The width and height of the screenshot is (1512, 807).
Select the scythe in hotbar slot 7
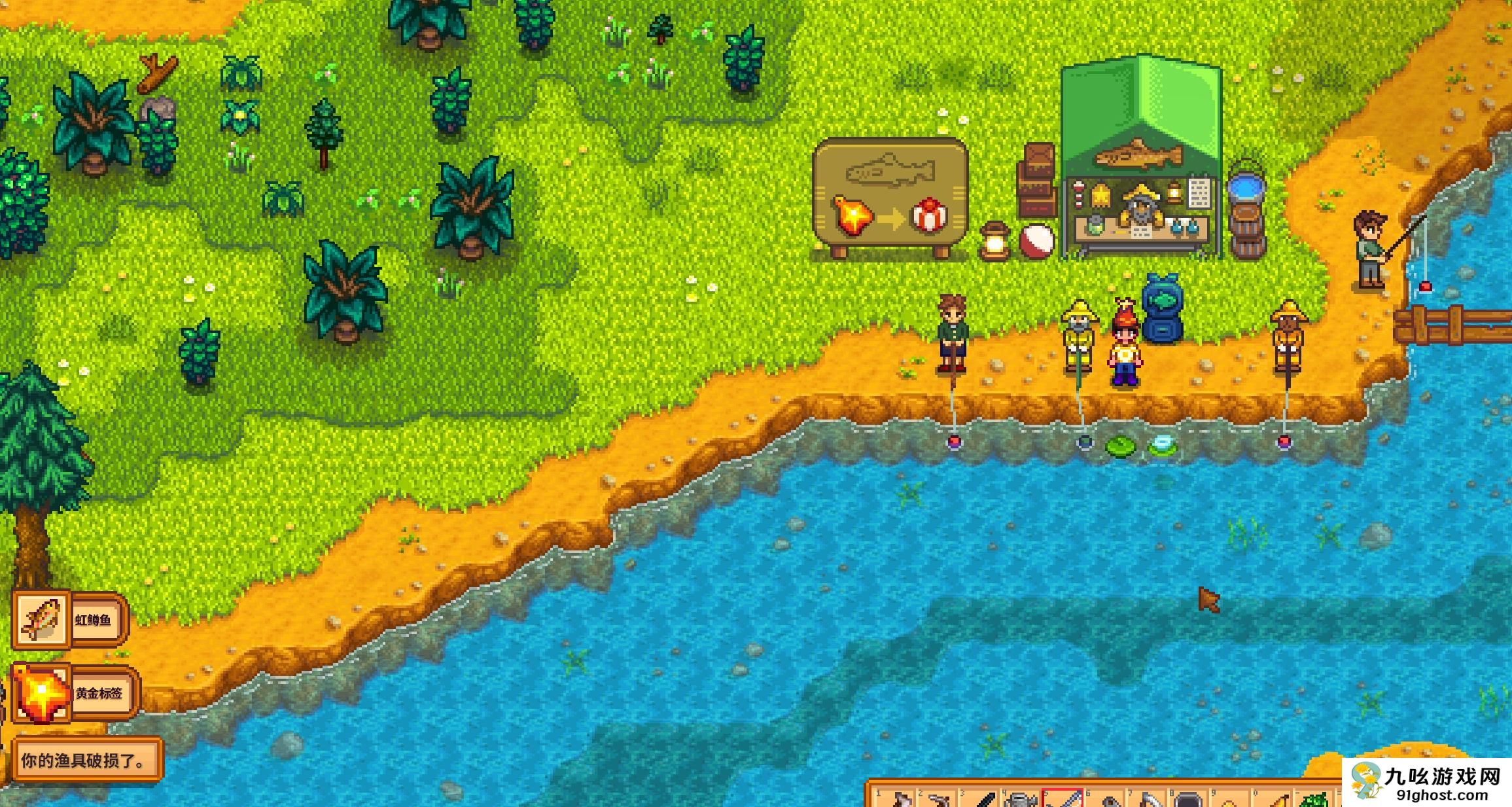[x=1147, y=800]
